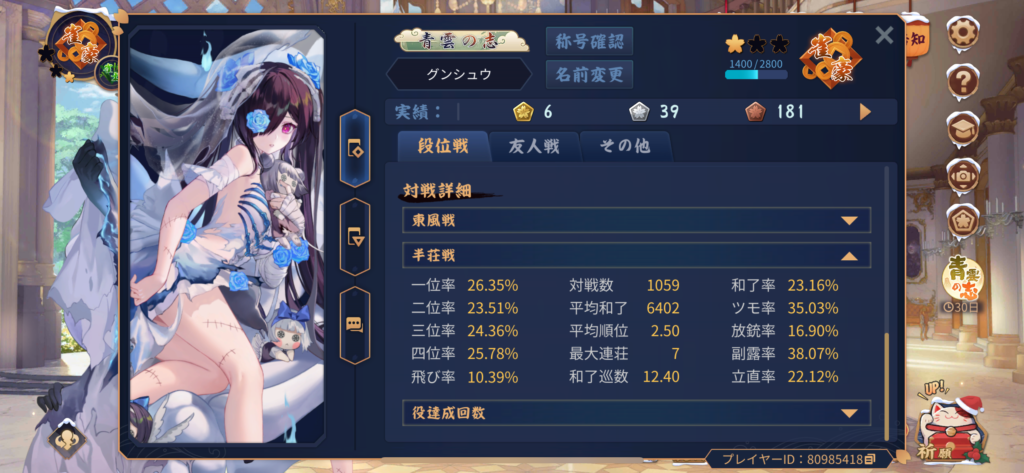Close the player profile window
1024x473 pixels.
click(x=884, y=37)
